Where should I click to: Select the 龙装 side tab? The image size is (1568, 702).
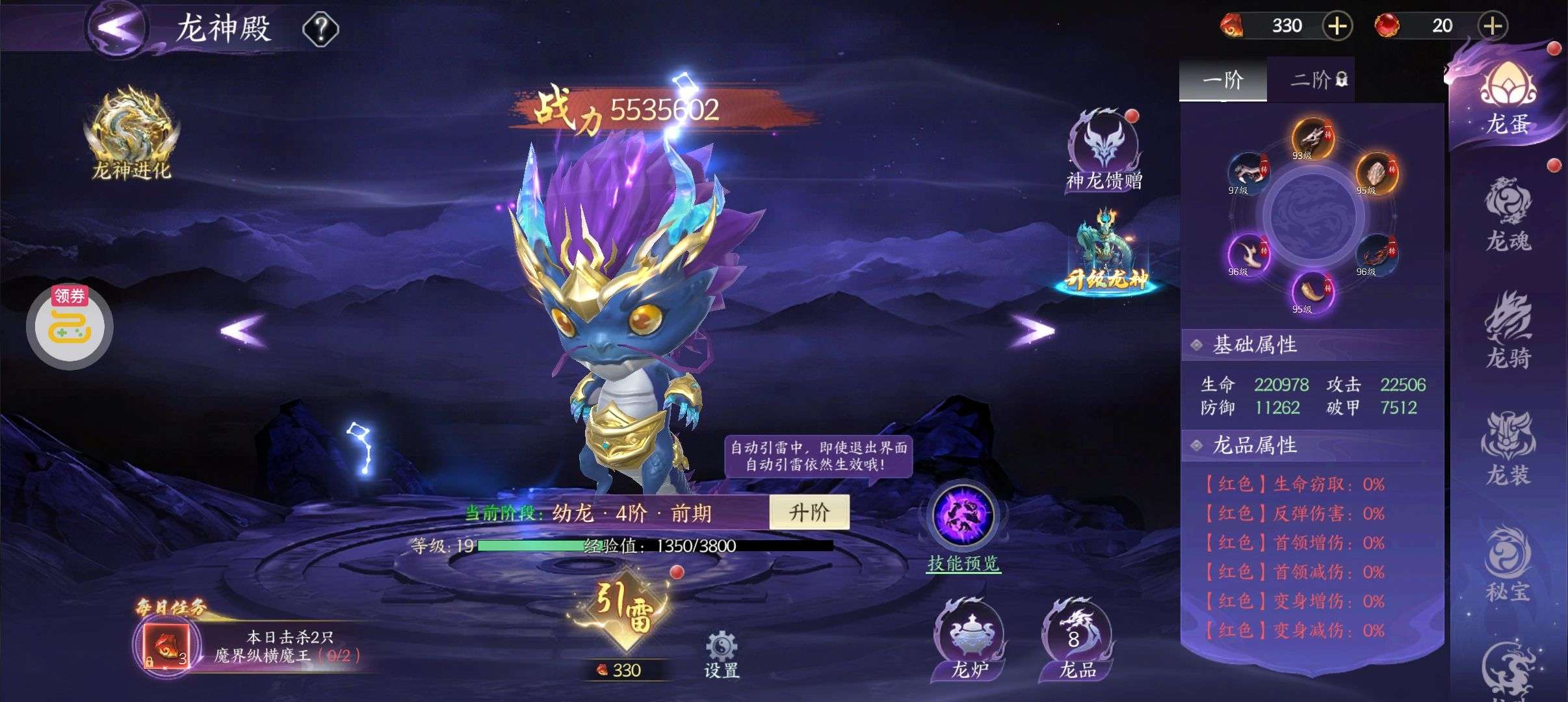1508,448
